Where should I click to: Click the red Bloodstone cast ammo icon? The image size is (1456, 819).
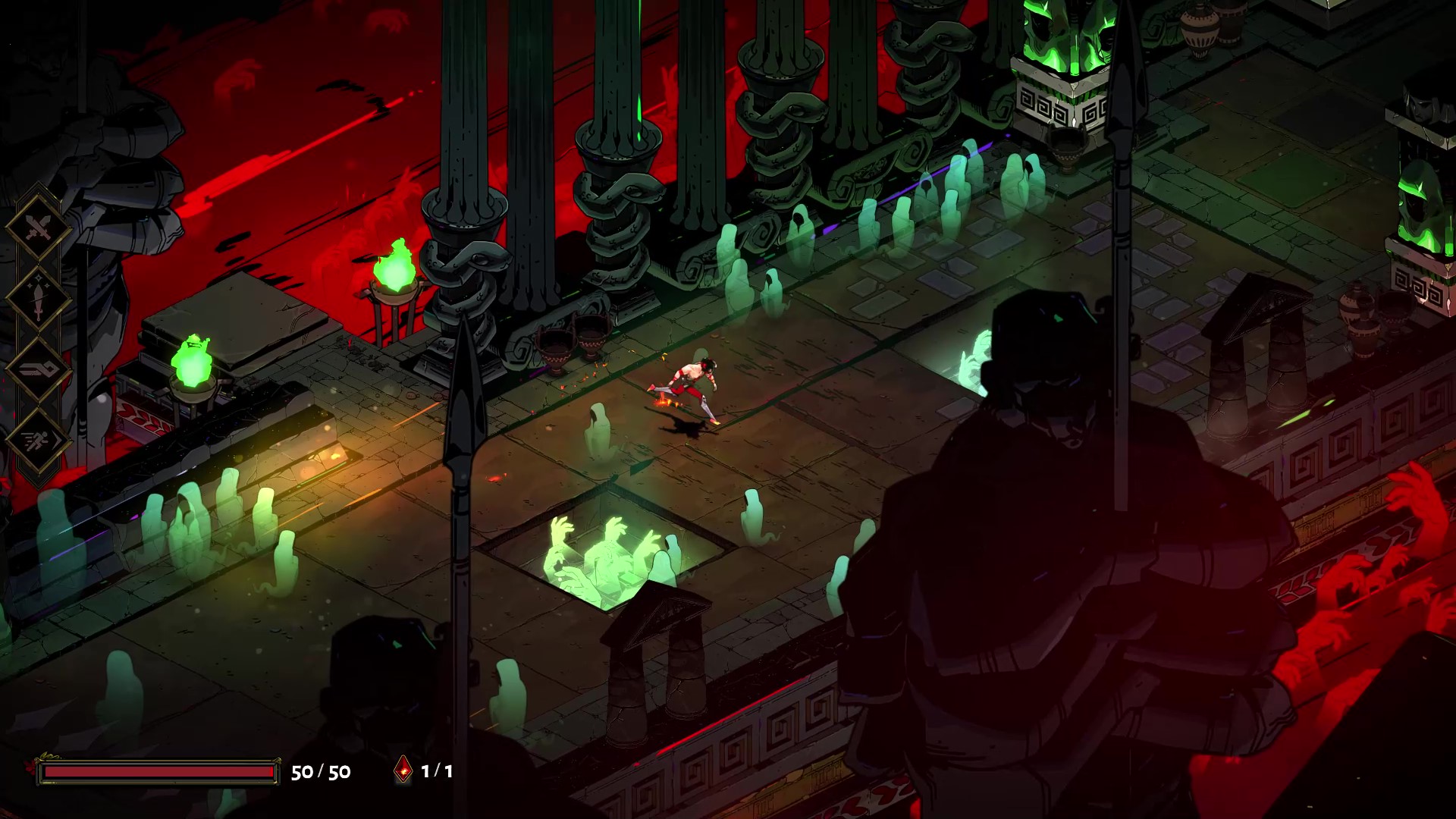tap(404, 770)
